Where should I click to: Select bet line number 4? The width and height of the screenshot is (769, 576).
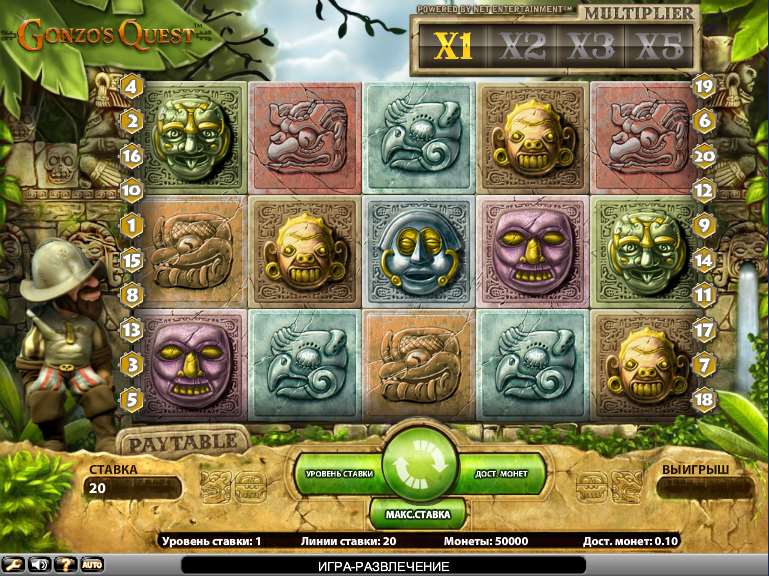131,87
